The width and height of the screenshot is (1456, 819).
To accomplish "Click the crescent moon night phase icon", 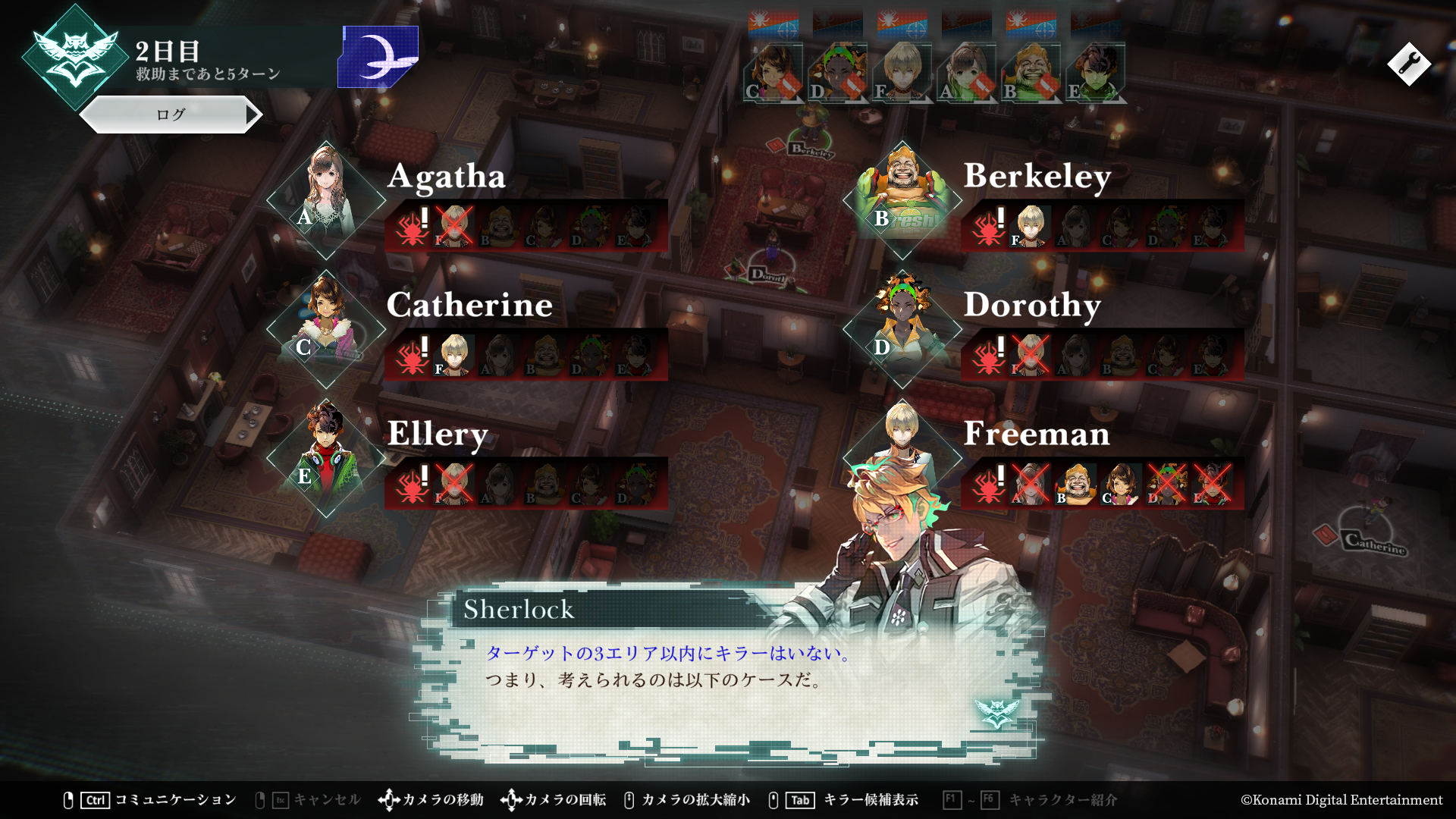I will click(379, 56).
